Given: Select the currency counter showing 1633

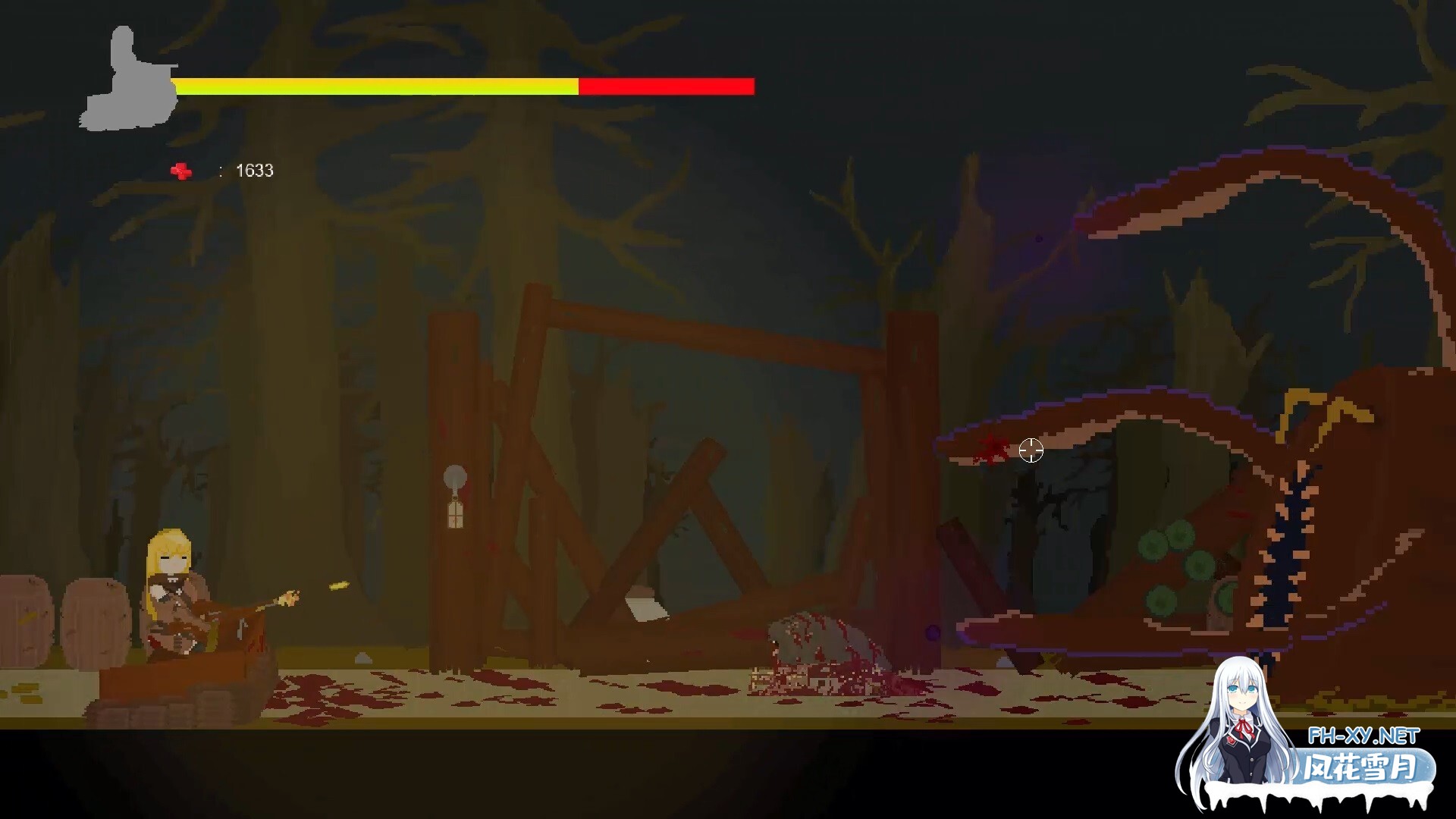Looking at the screenshot, I should 254,170.
